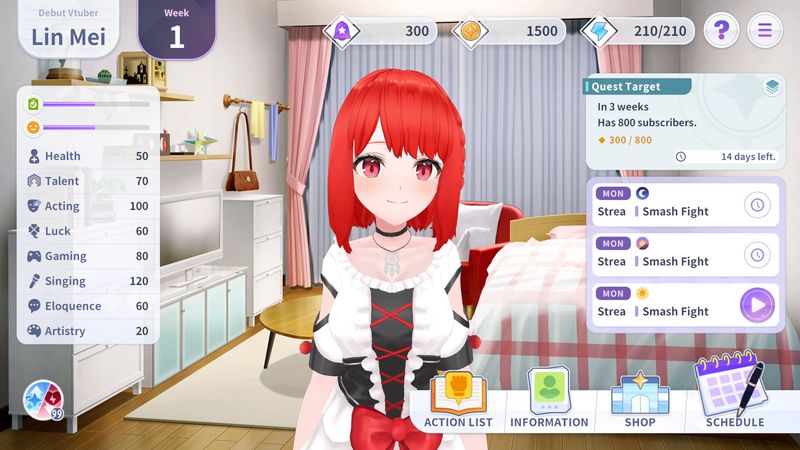Select the Gaming stat row
The height and width of the screenshot is (450, 800).
88,256
